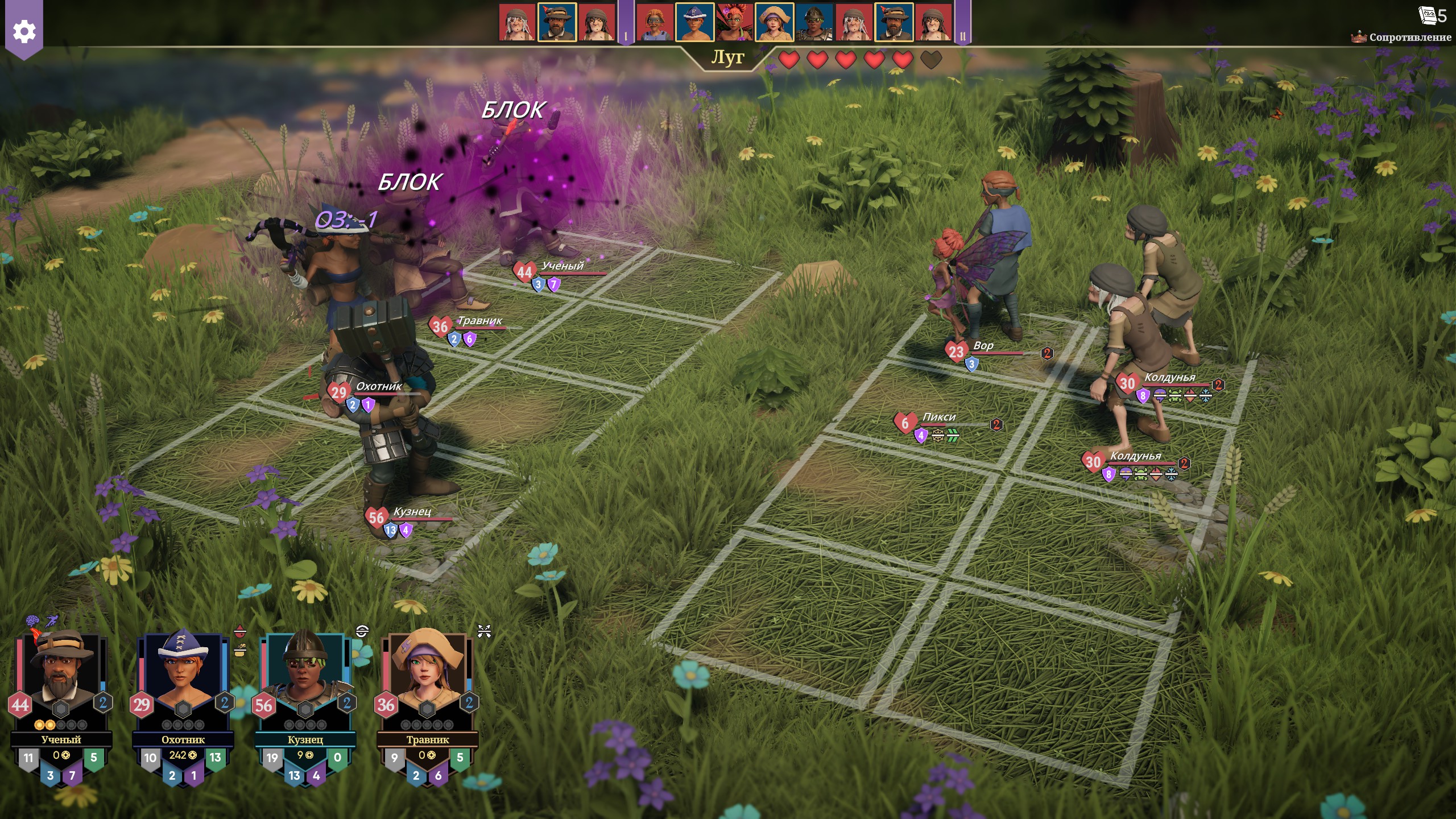Select the Охотник party card
Screen dimensions: 1456x819
[183, 705]
